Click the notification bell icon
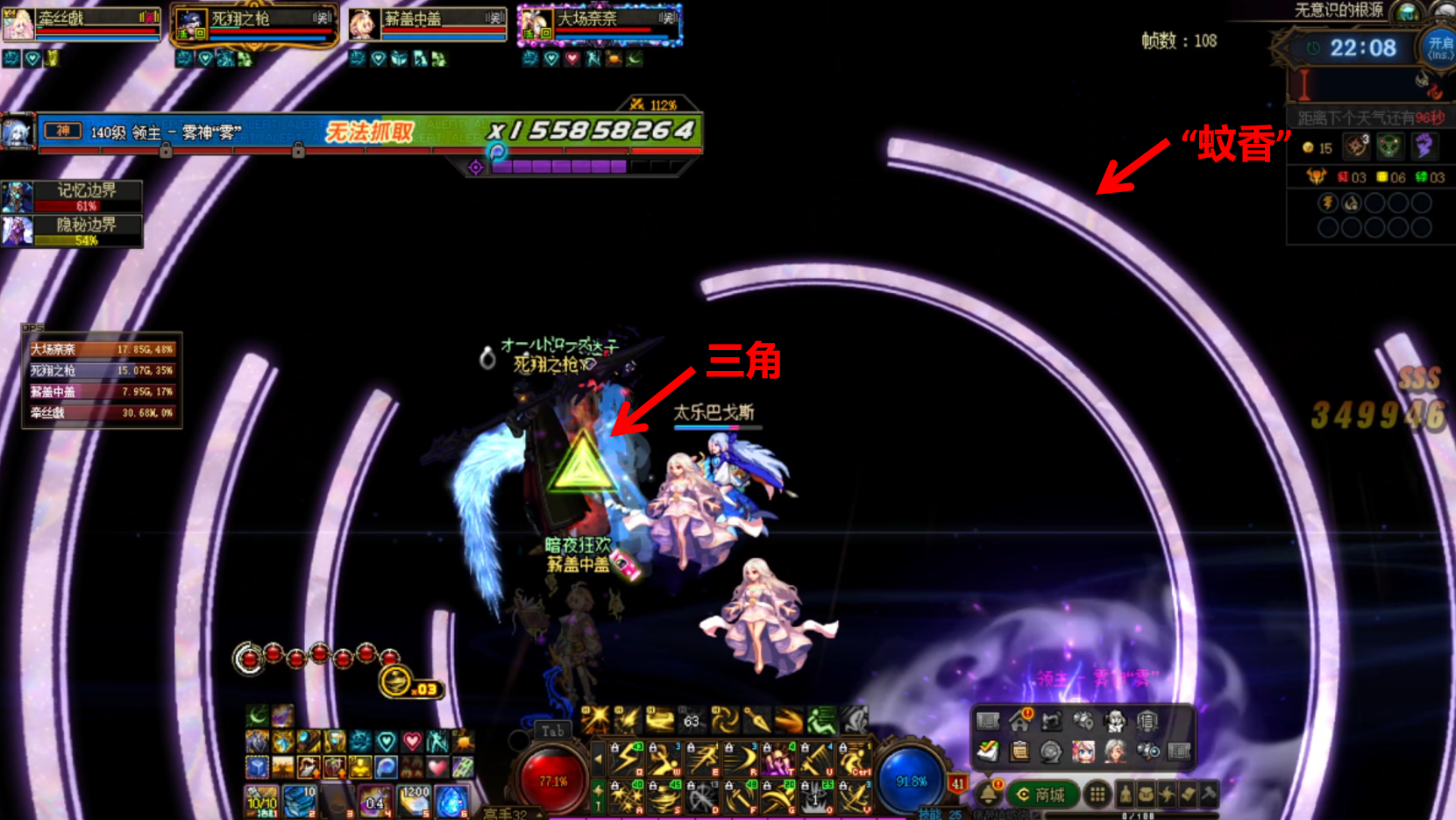Image resolution: width=1456 pixels, height=820 pixels. click(988, 794)
